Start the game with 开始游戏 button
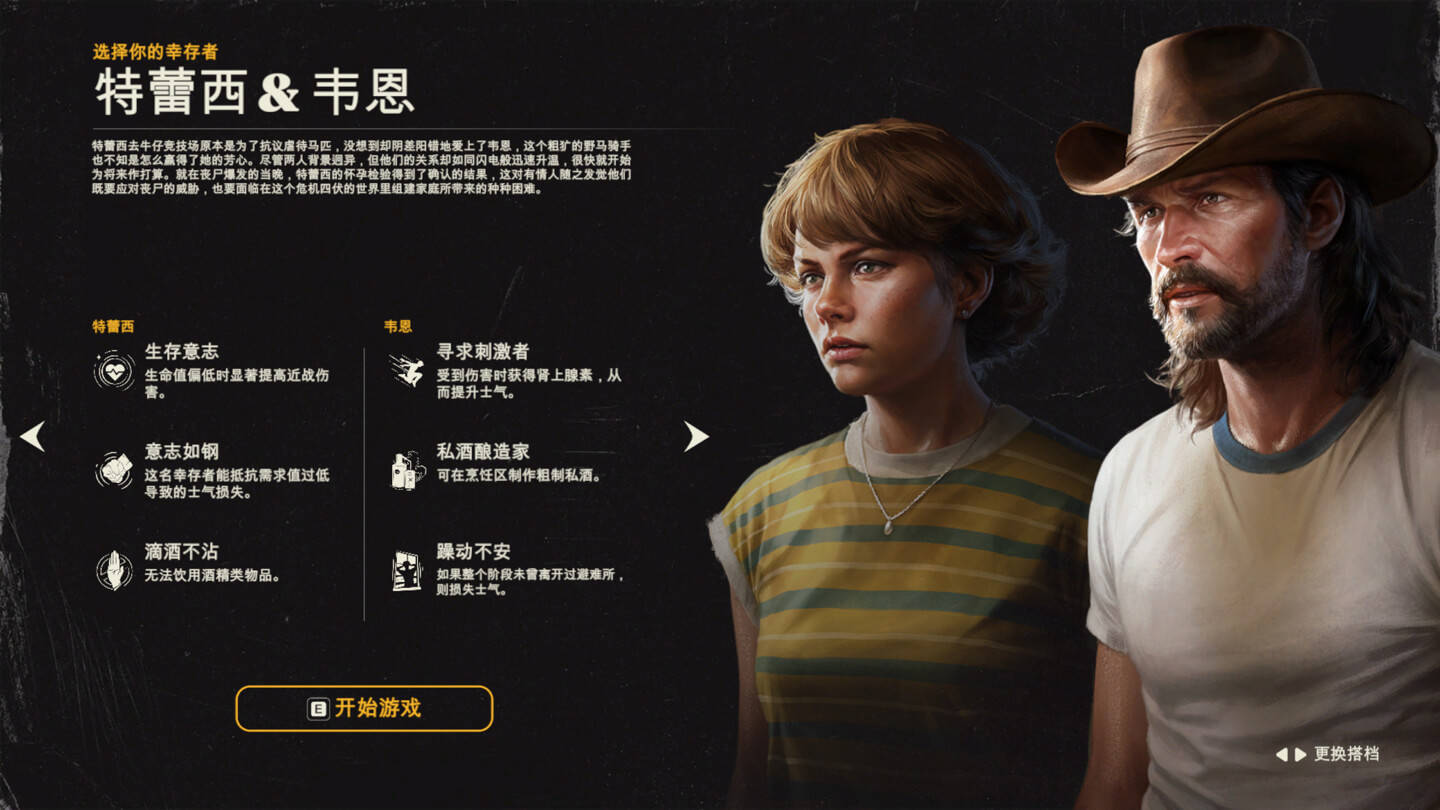 tap(364, 708)
